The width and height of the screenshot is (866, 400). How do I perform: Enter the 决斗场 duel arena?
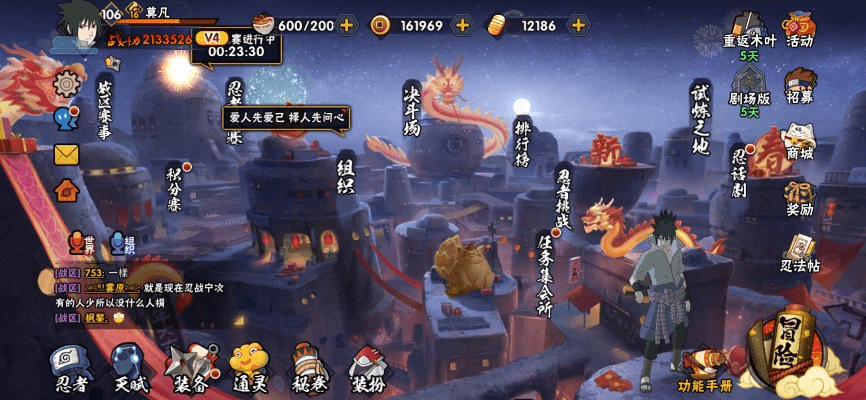click(411, 110)
